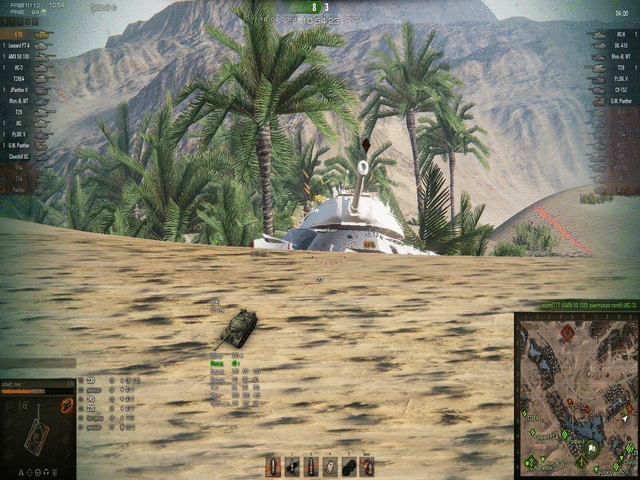Choose the third shell slot

coord(311,466)
